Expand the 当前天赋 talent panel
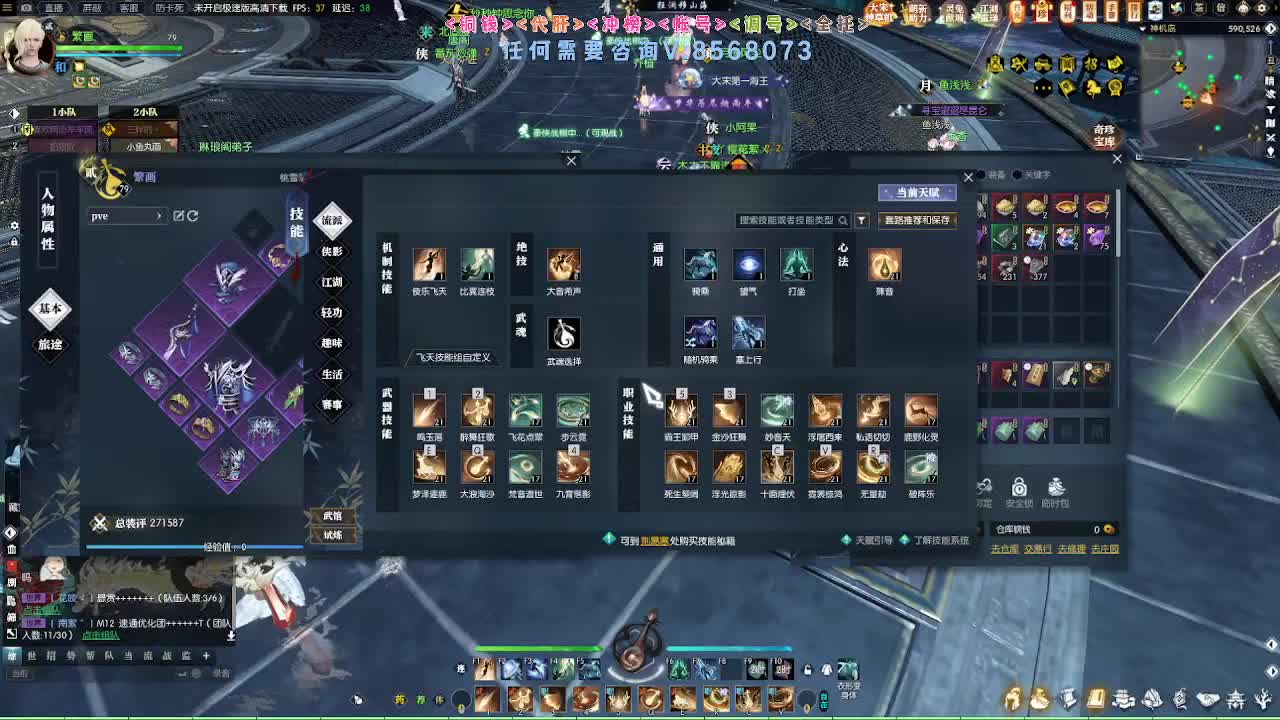This screenshot has width=1280, height=720. [918, 193]
